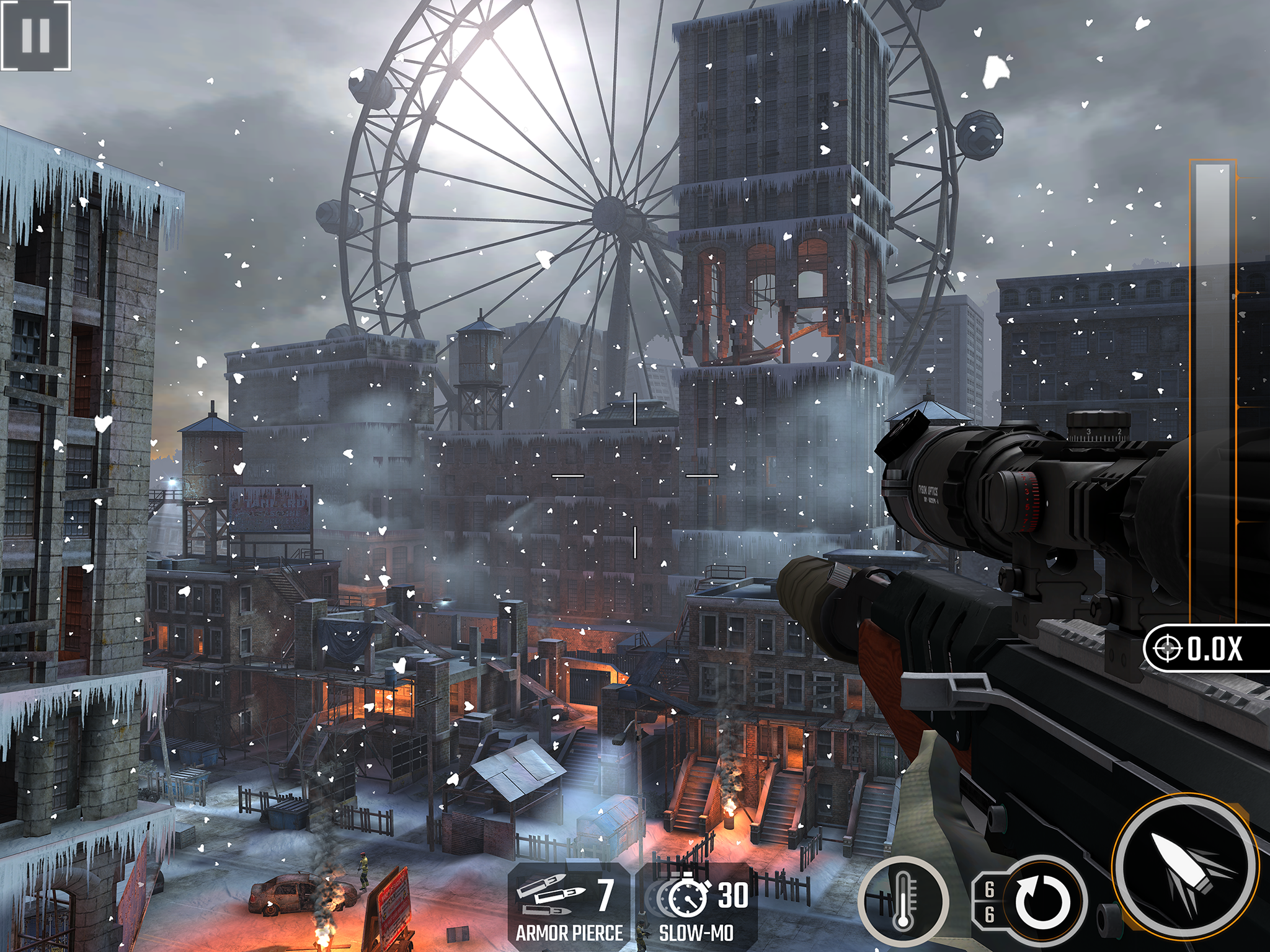1270x952 pixels.
Task: Open the pause menu
Action: (x=35, y=35)
